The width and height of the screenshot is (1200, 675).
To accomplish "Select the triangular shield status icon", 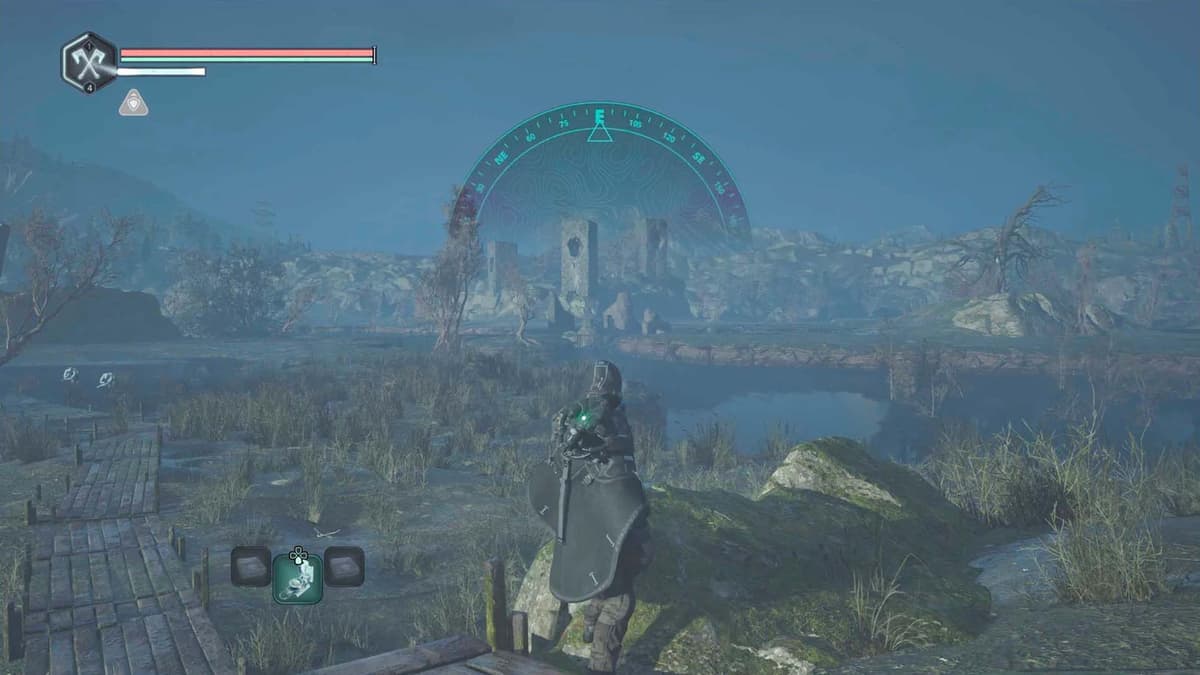I will (x=133, y=102).
